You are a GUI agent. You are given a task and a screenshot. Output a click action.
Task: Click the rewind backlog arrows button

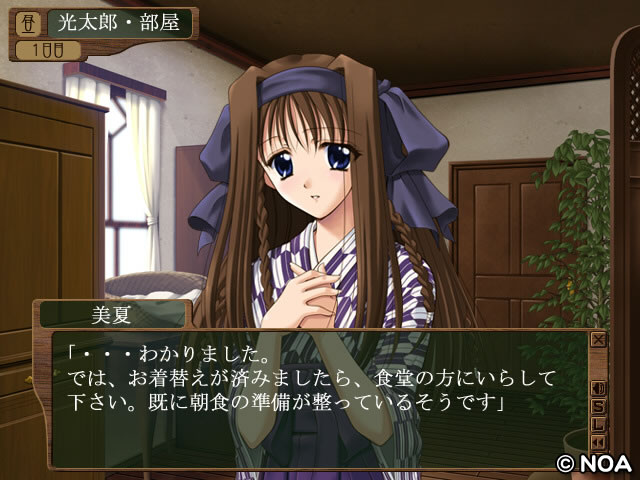point(598,442)
